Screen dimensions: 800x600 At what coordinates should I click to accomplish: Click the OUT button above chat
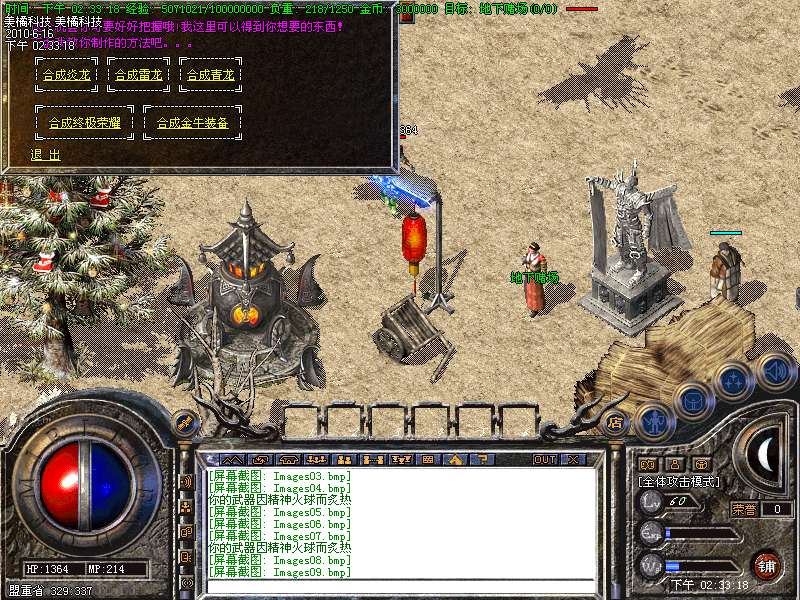click(x=544, y=459)
